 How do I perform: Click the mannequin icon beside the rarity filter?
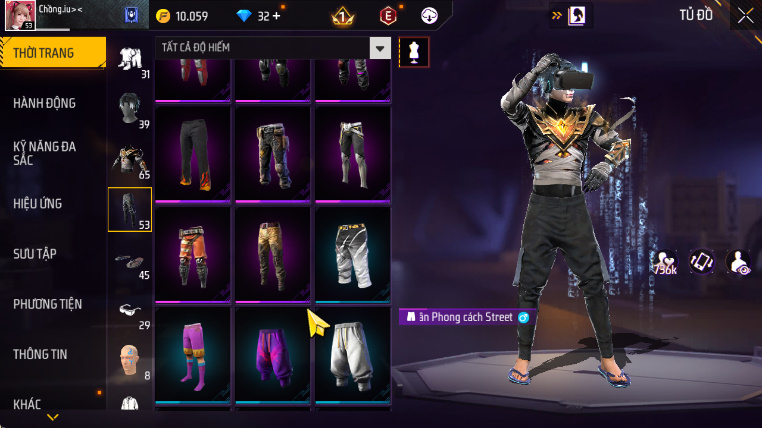414,52
